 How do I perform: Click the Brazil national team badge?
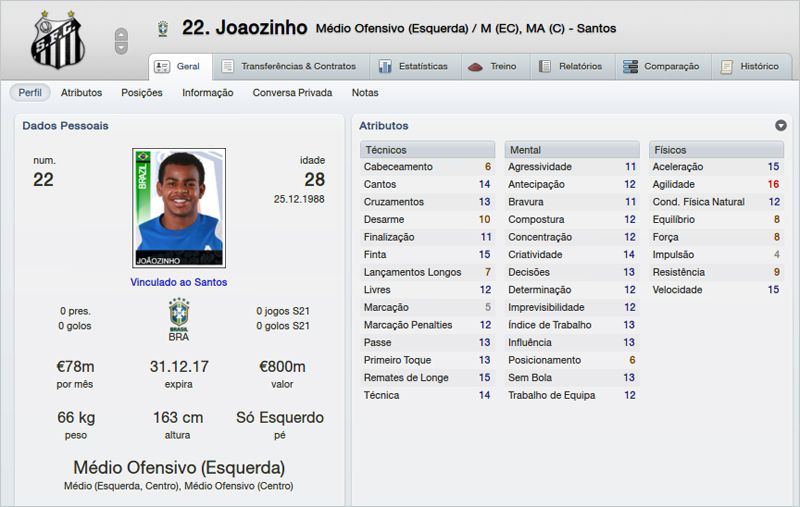point(179,314)
